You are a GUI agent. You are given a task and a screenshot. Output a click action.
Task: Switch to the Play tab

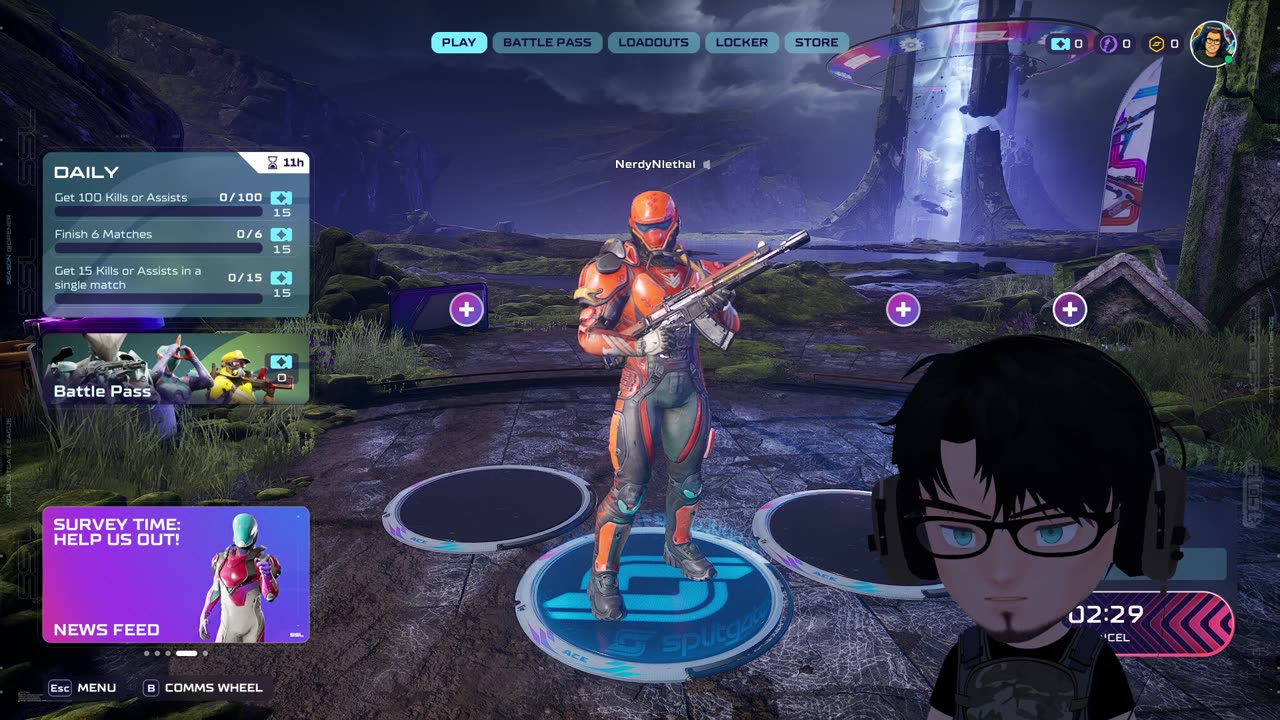[x=459, y=43]
